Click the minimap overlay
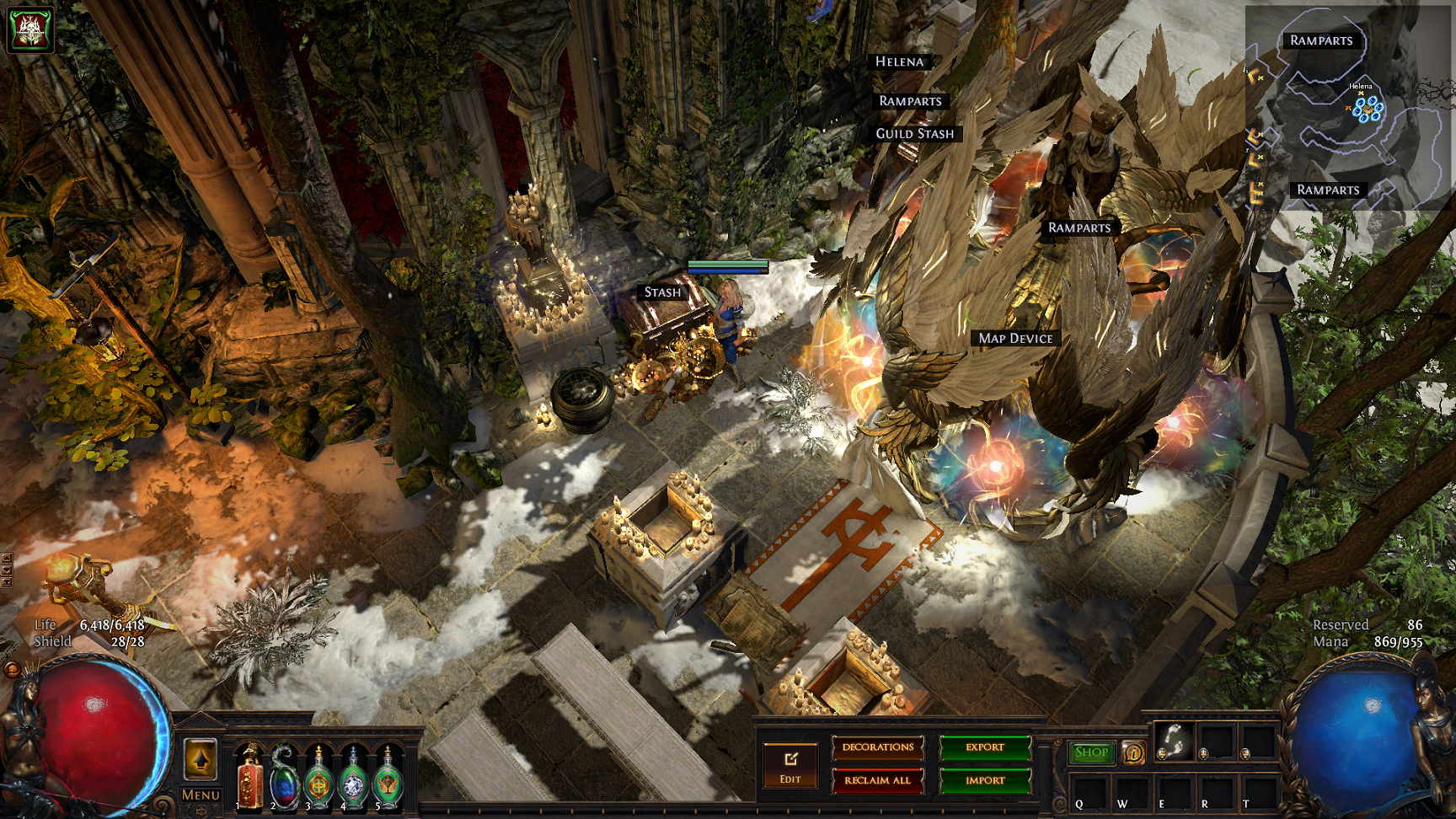The height and width of the screenshot is (819, 1456). [1348, 110]
